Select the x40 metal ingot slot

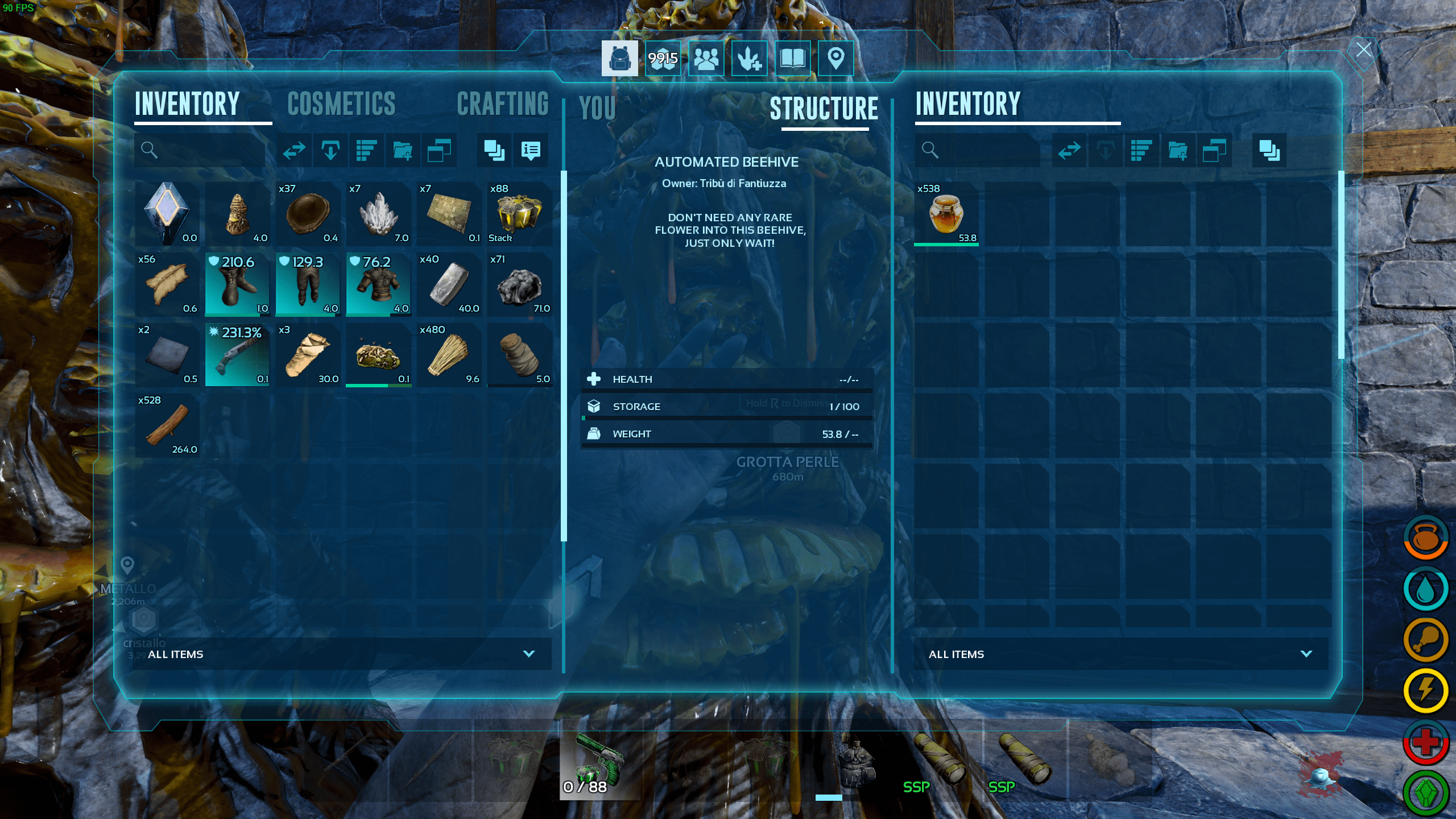[449, 284]
